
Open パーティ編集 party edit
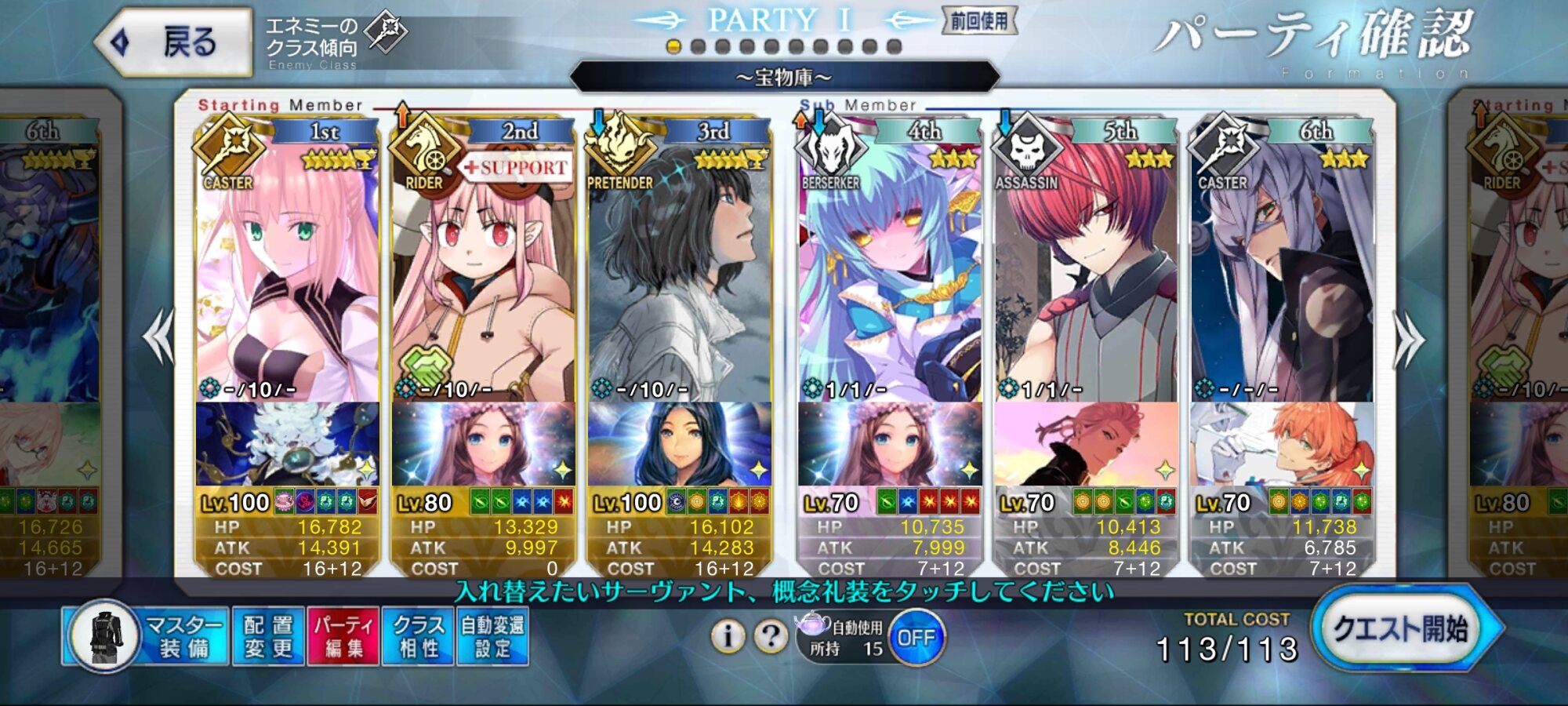(343, 636)
